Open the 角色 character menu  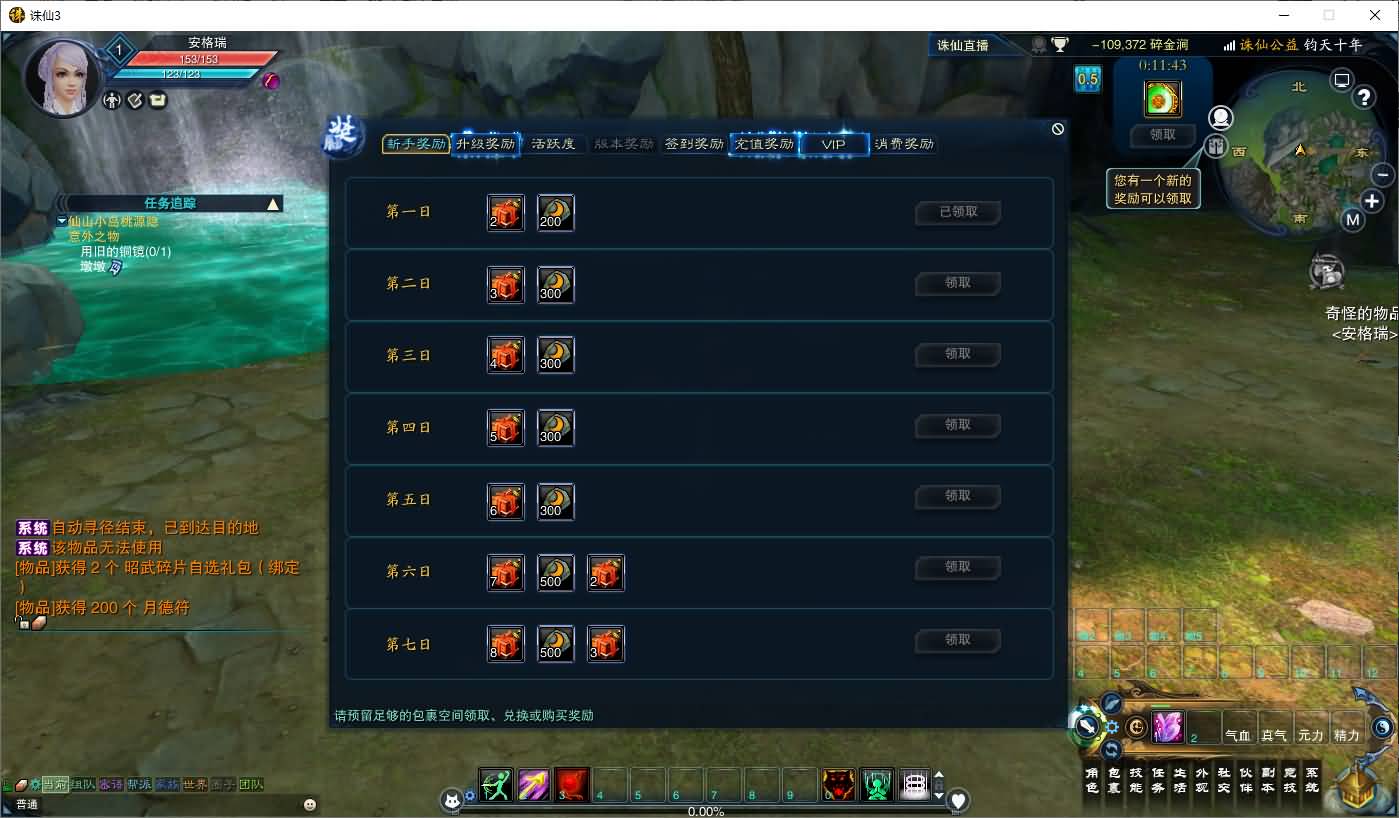click(x=1092, y=780)
